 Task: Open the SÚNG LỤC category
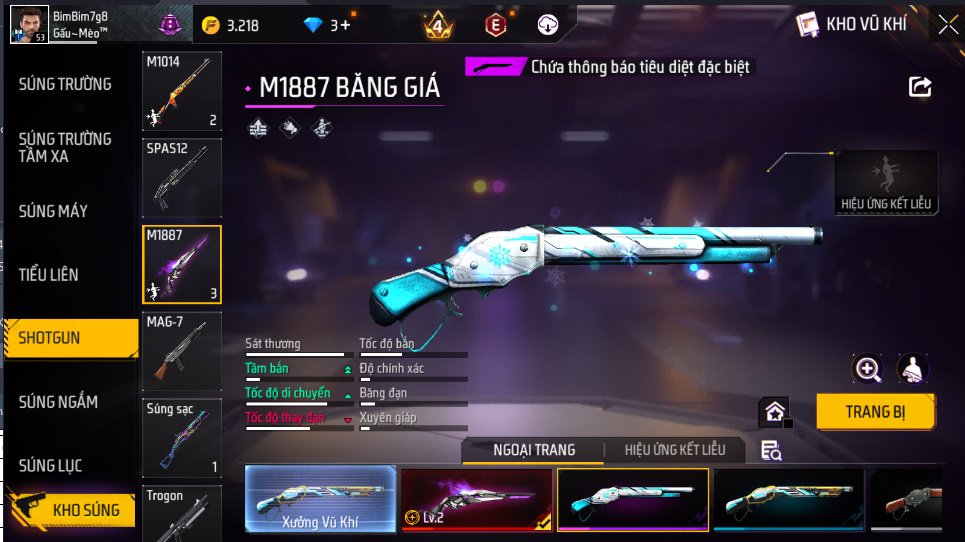[51, 466]
